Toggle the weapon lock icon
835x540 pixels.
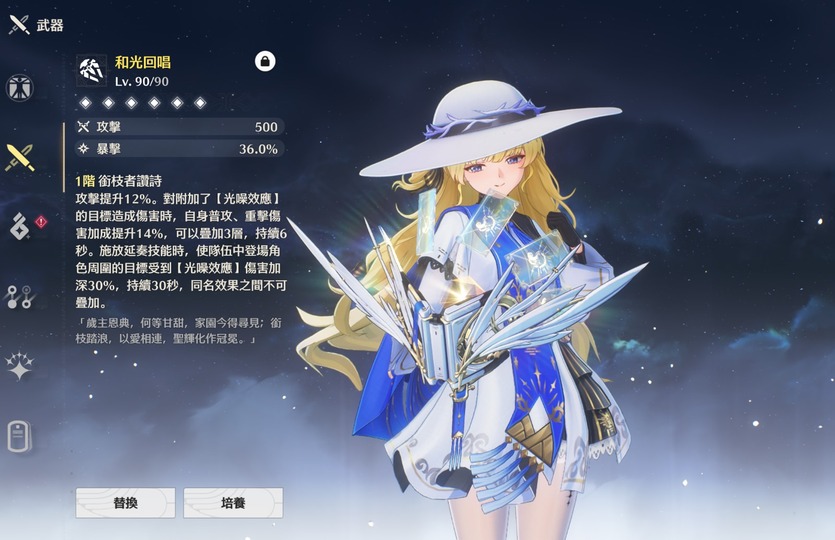coord(265,61)
